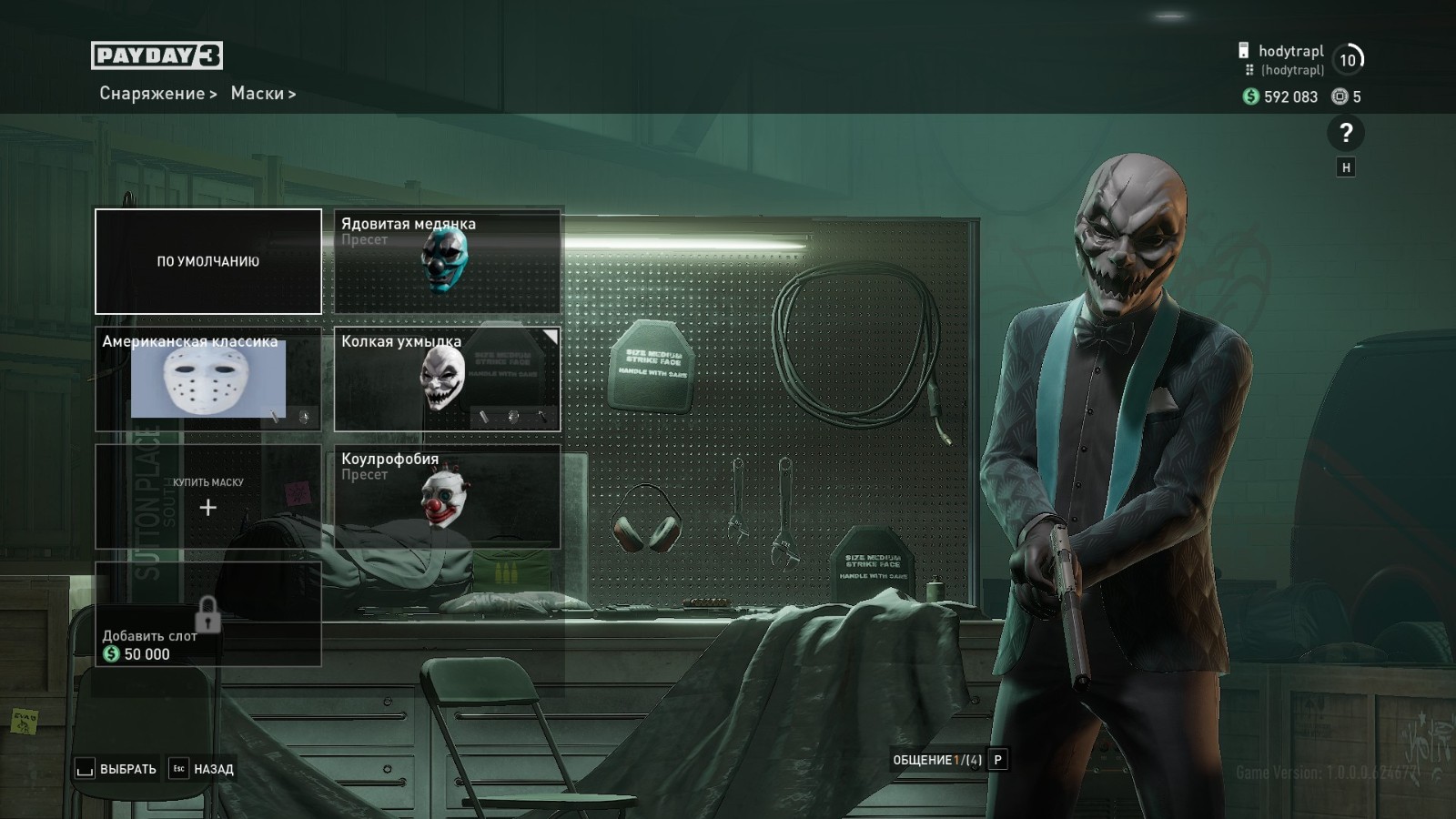
Task: Choose the Коулрофобия clown mask preset
Action: click(x=447, y=497)
